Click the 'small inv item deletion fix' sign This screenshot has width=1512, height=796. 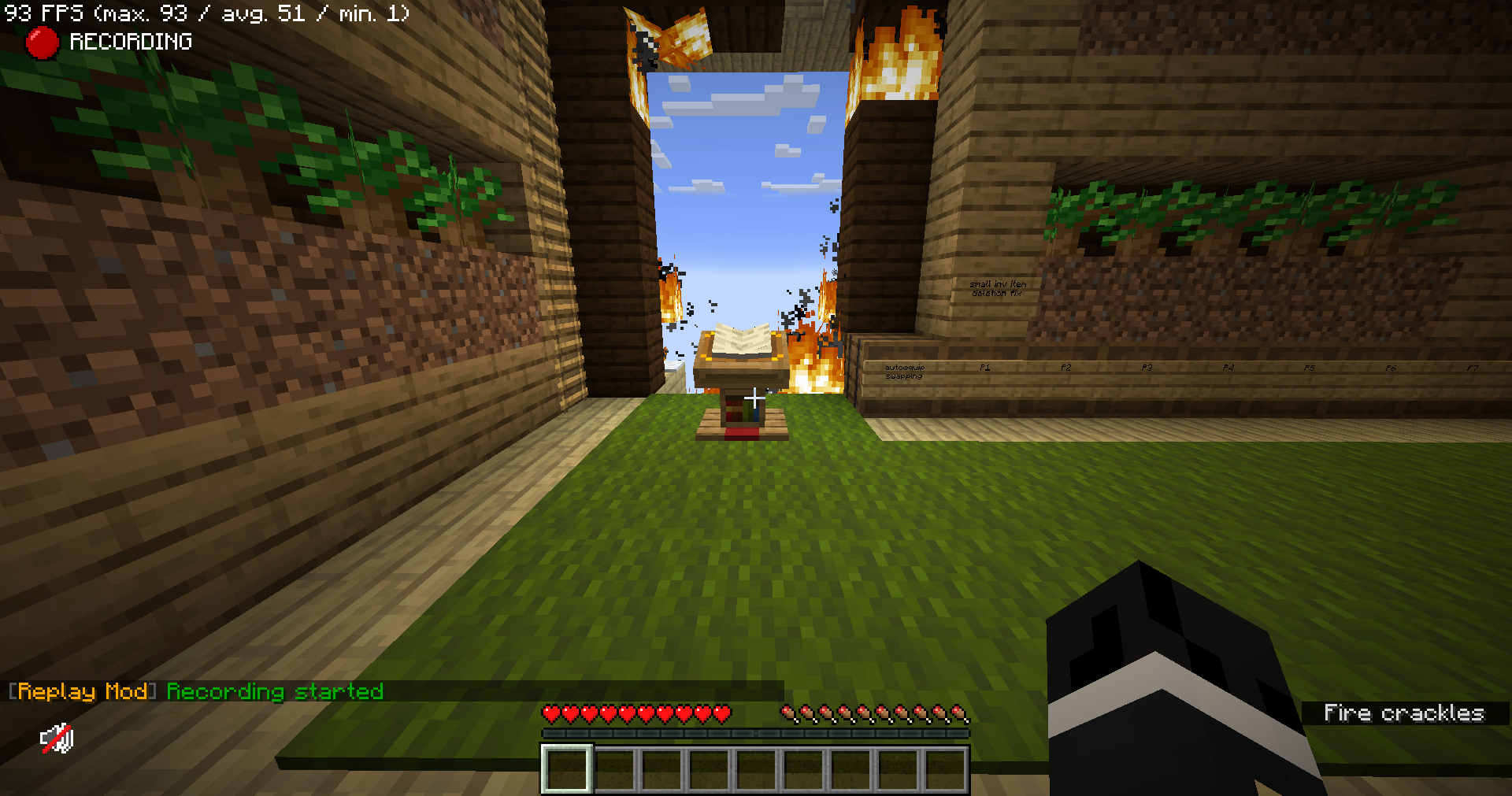click(x=999, y=288)
